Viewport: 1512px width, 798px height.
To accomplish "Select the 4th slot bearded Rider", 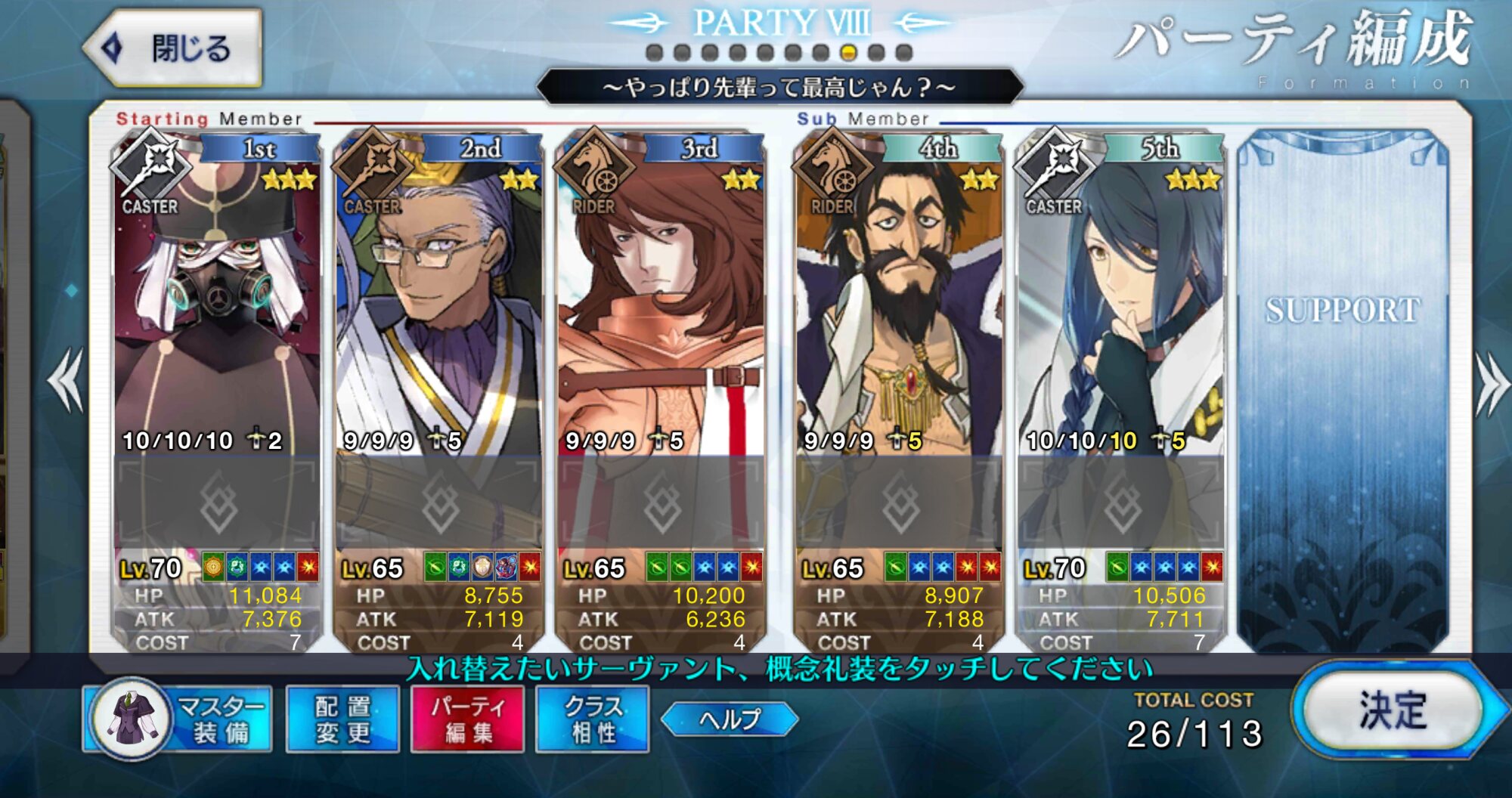I will pyautogui.click(x=899, y=302).
